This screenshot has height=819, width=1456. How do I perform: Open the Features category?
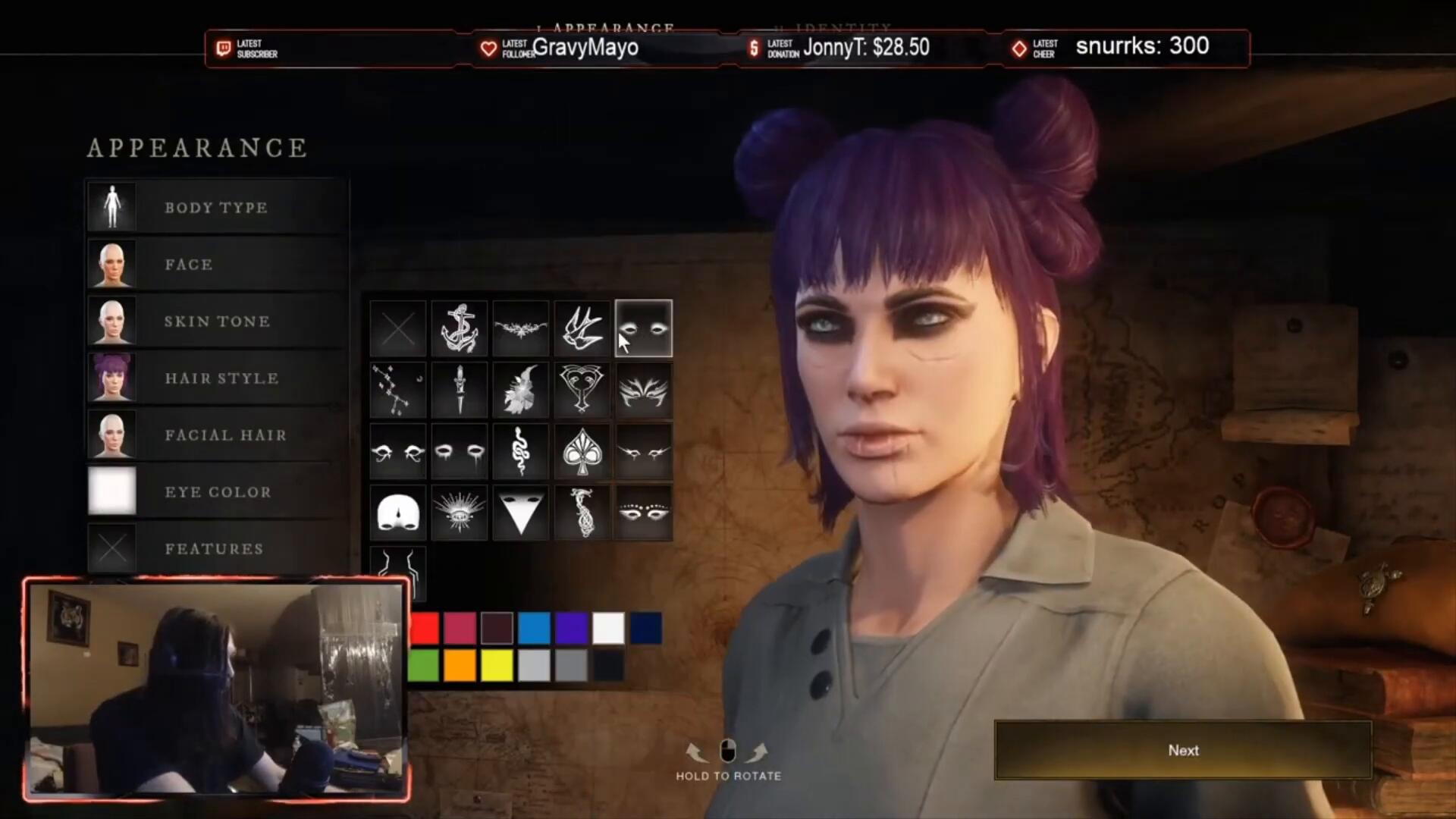coord(214,548)
